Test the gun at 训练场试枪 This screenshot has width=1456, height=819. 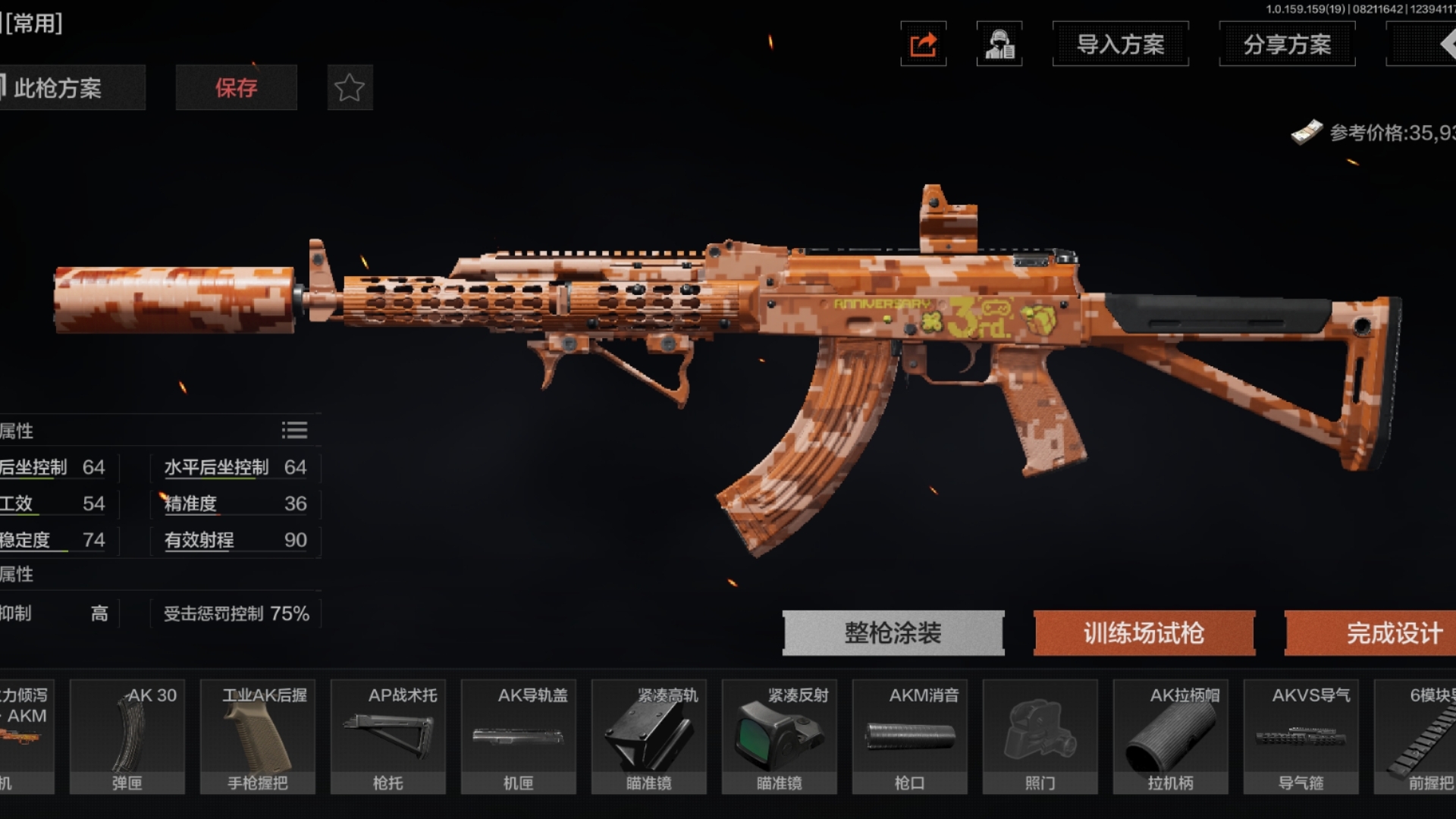pyautogui.click(x=1144, y=632)
